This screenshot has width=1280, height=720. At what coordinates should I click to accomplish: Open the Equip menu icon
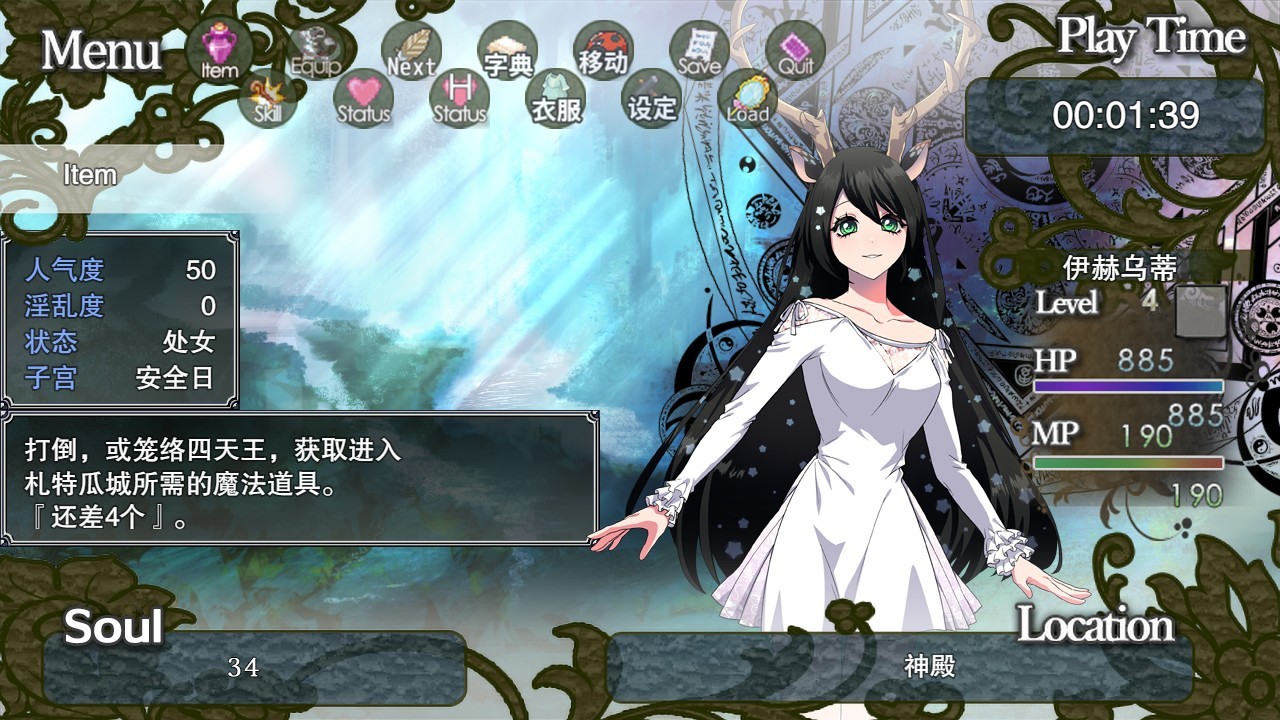316,50
